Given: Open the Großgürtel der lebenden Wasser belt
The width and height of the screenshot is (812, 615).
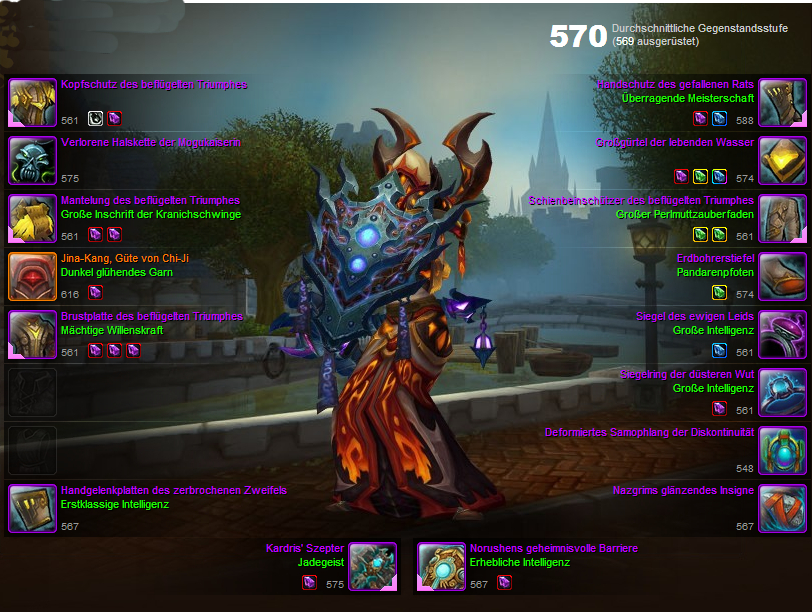Looking at the screenshot, I should tap(783, 160).
